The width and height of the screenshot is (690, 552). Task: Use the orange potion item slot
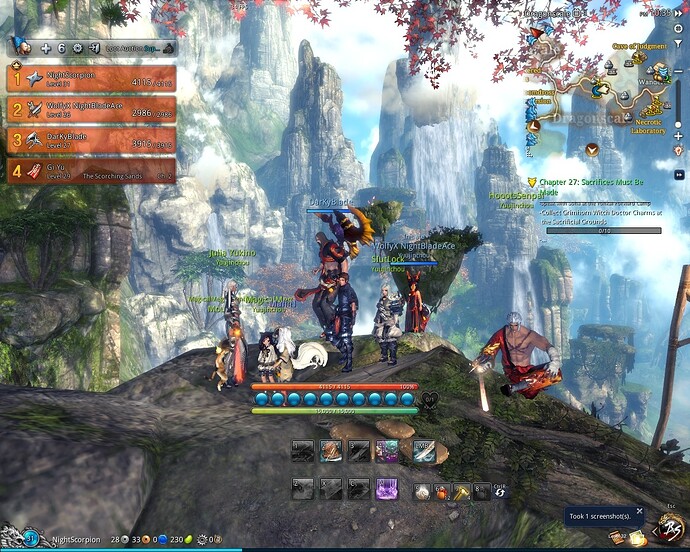click(442, 491)
